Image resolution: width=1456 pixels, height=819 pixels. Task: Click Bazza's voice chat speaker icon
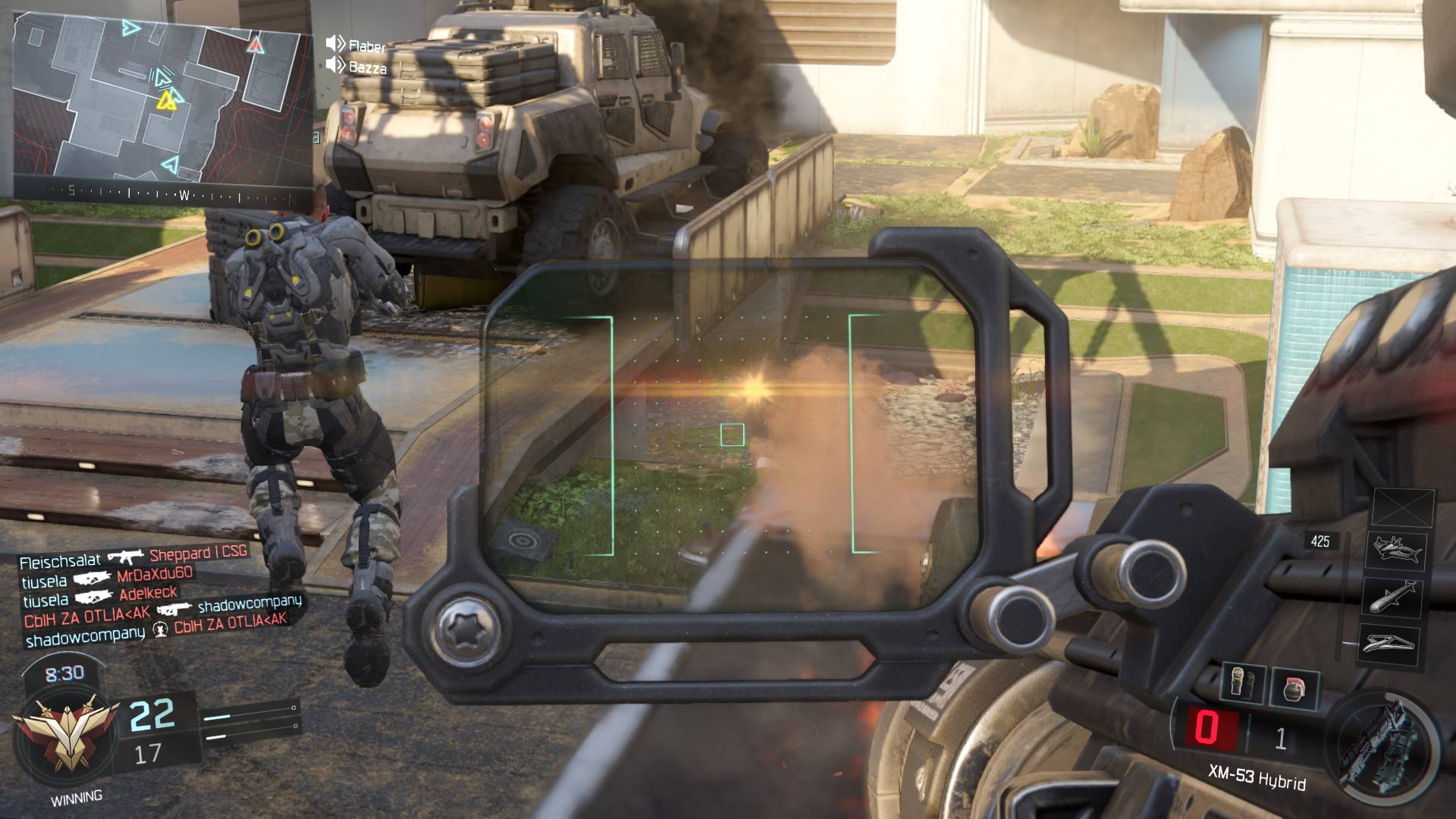335,65
